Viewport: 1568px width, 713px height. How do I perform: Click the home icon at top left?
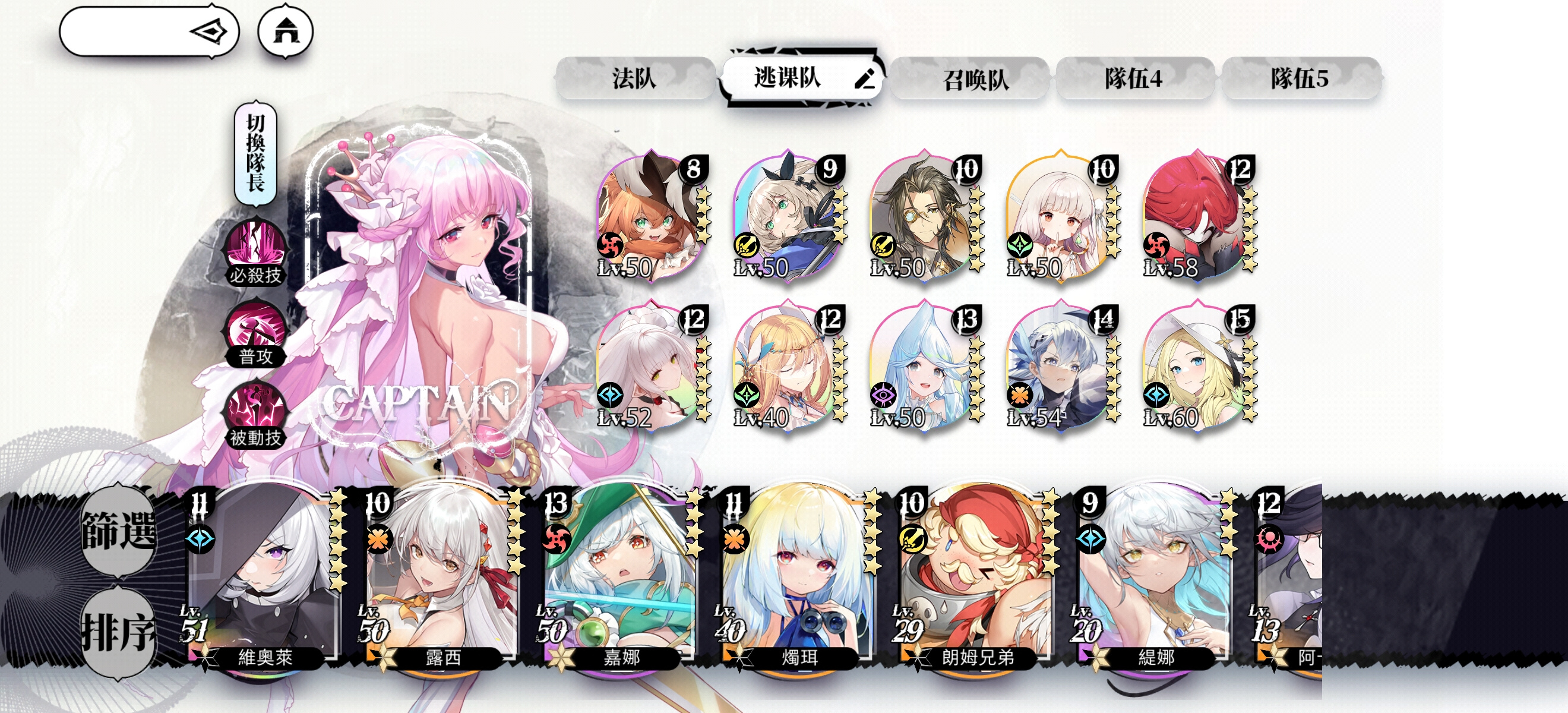[289, 32]
